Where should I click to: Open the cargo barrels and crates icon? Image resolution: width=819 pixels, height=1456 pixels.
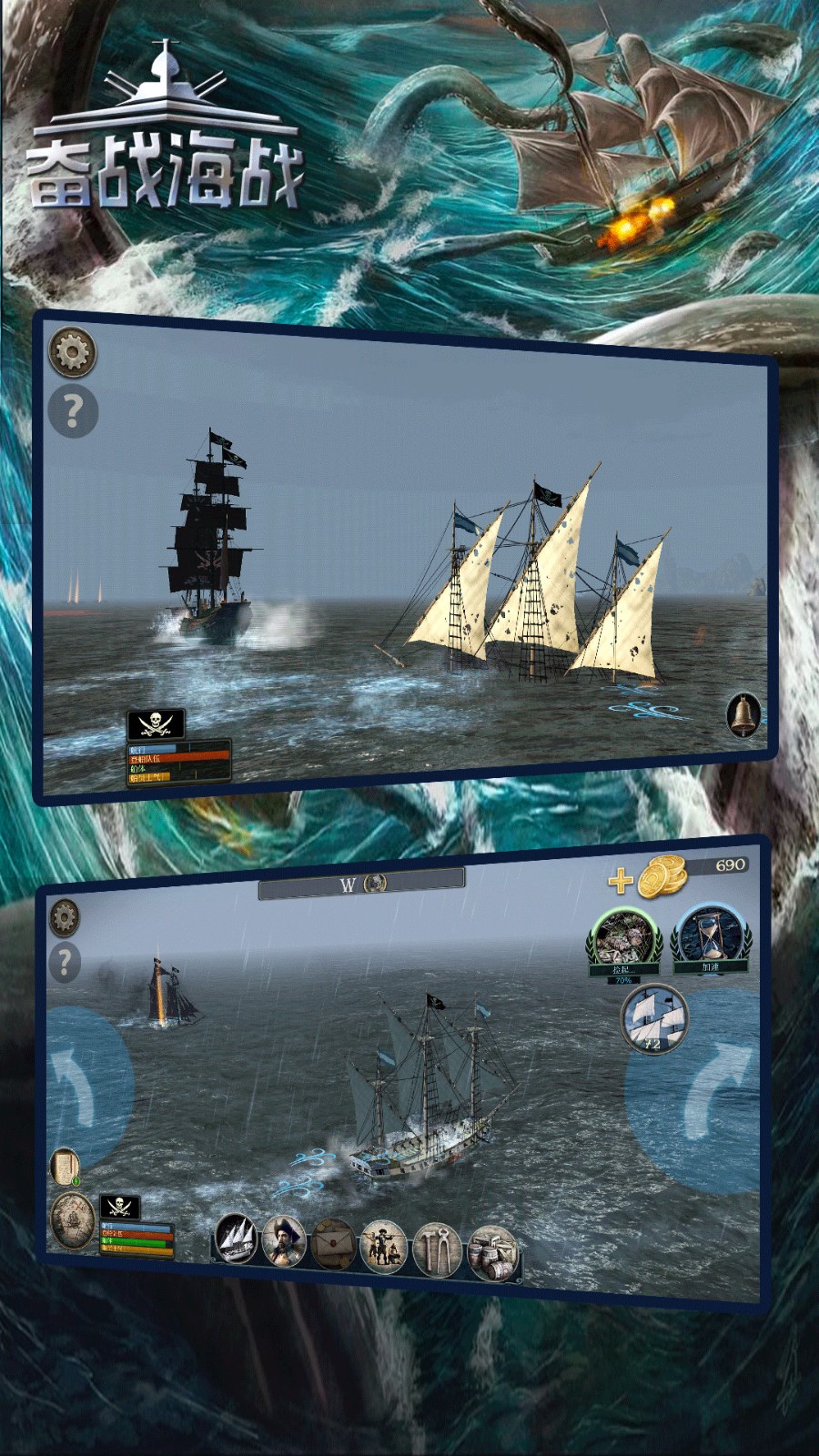coord(491,1253)
